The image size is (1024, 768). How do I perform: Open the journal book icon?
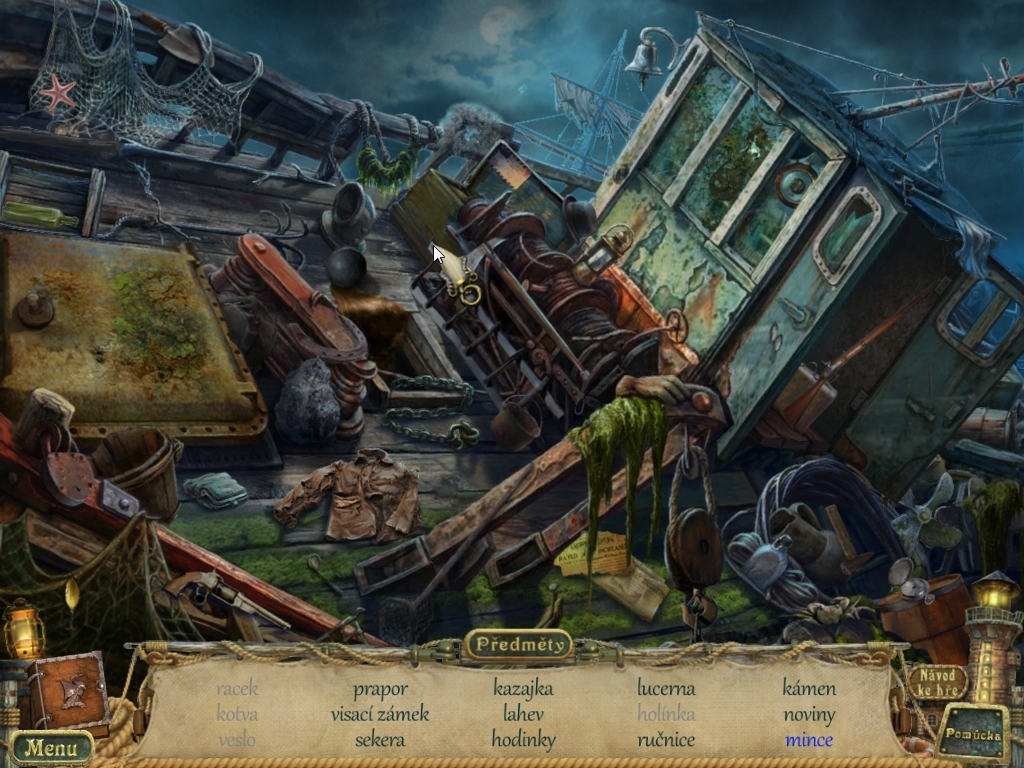(69, 691)
